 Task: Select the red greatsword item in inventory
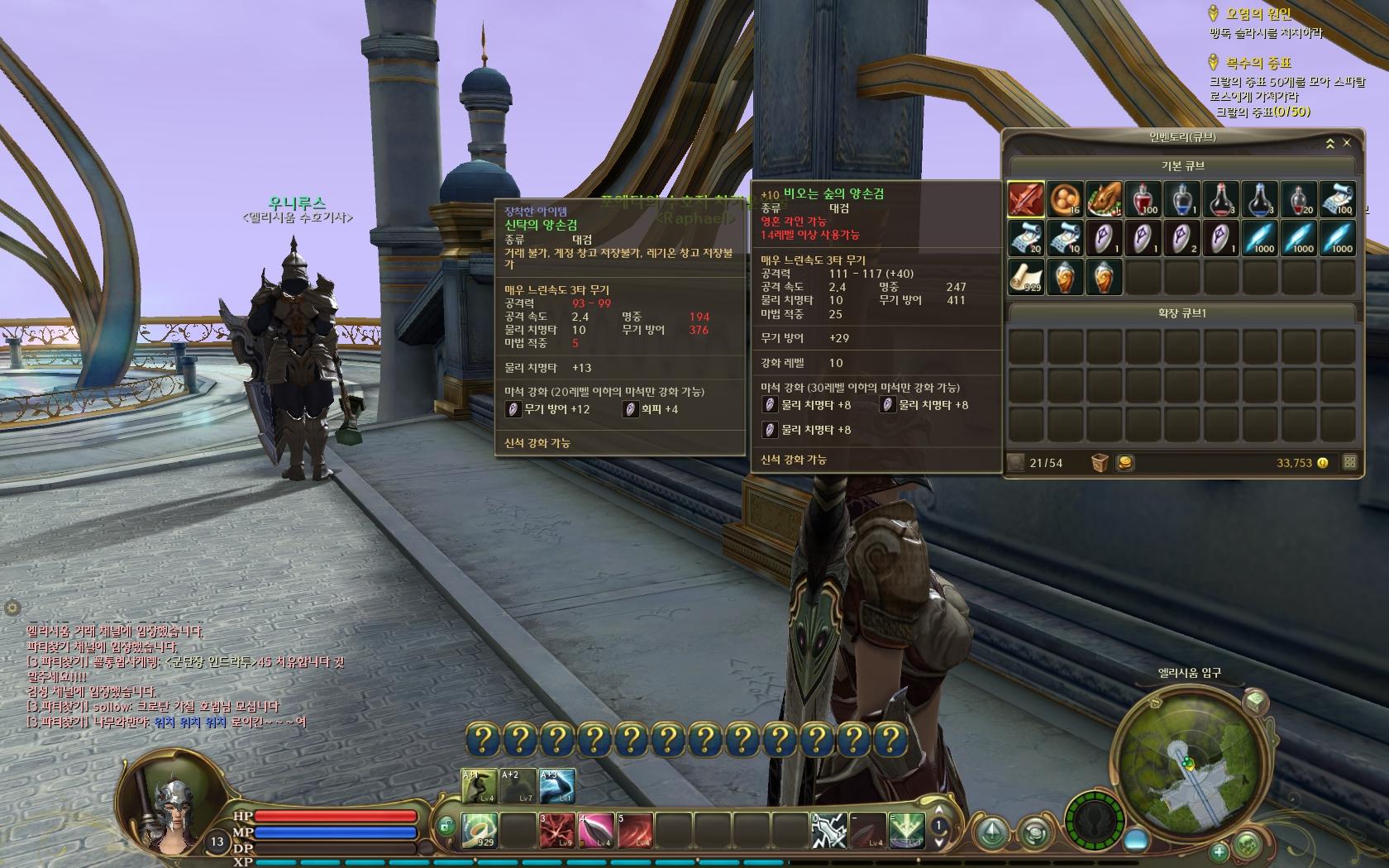(1025, 199)
